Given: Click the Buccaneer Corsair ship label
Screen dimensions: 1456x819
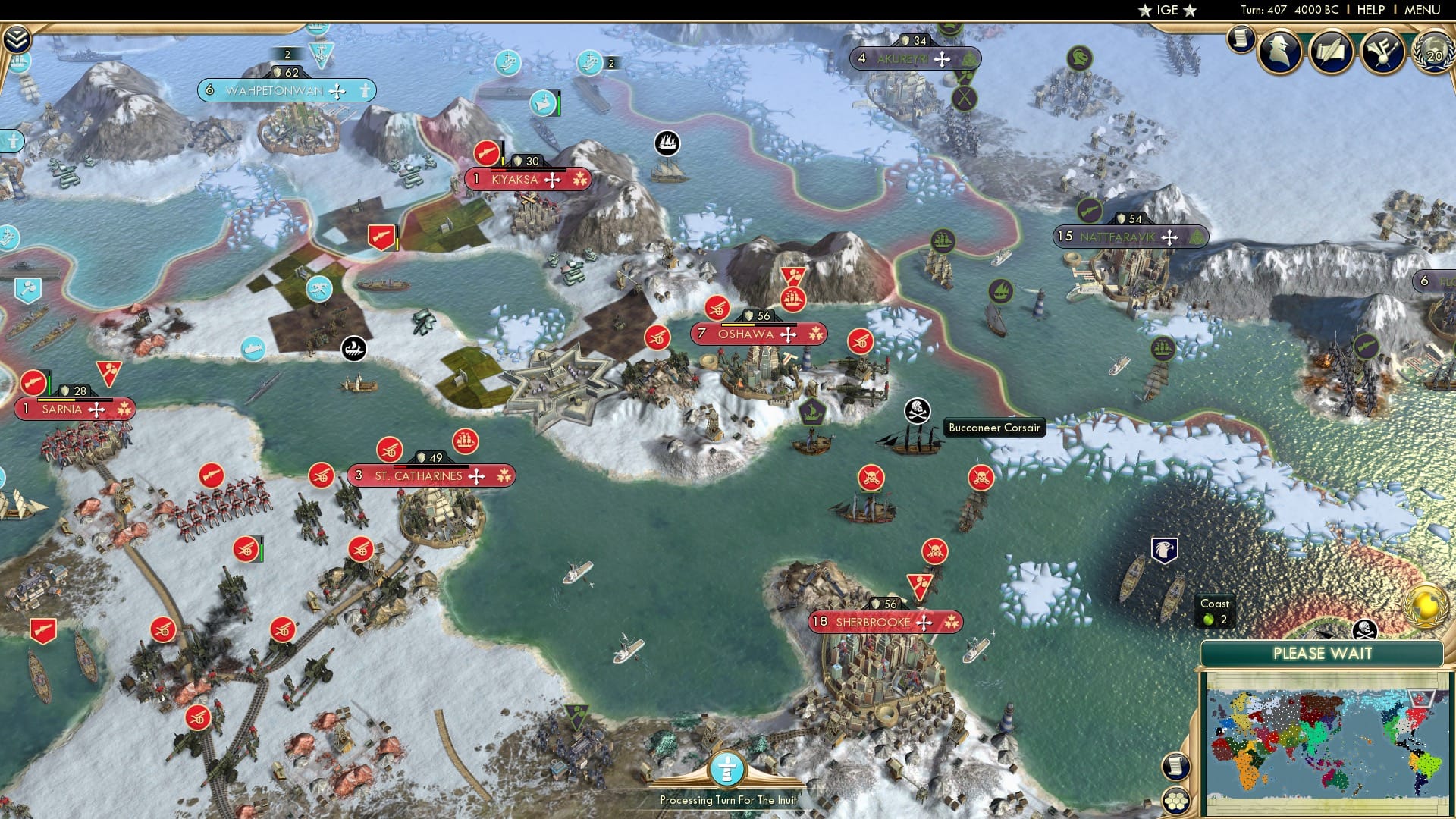Looking at the screenshot, I should [996, 428].
